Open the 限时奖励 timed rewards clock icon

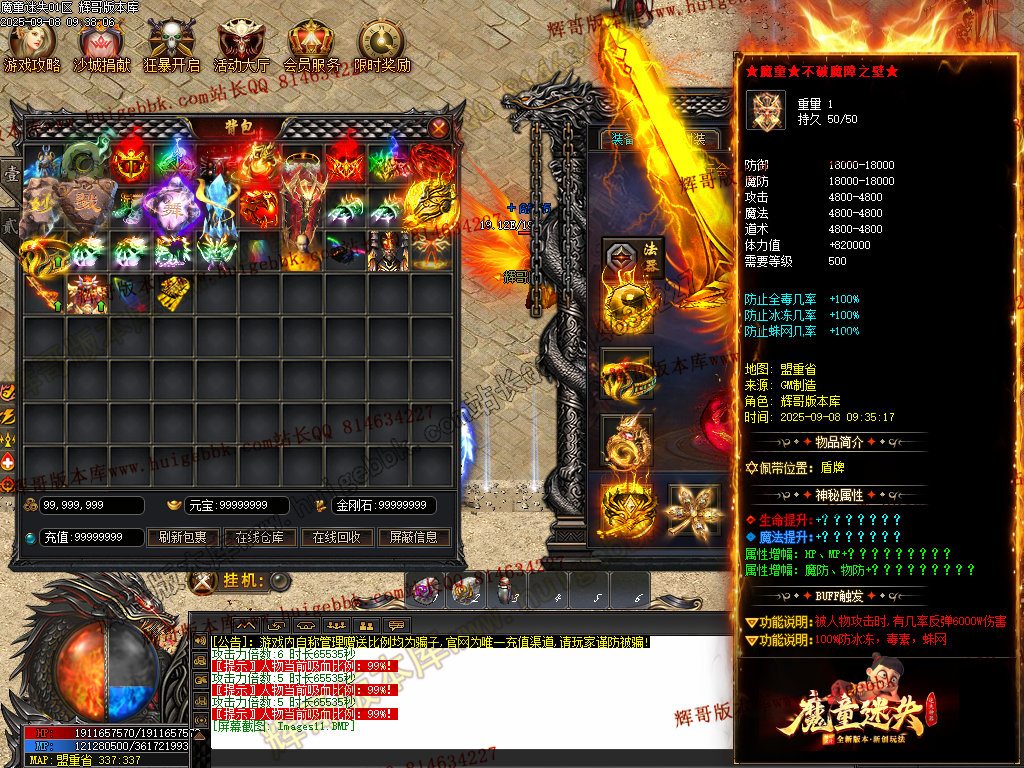pos(382,47)
